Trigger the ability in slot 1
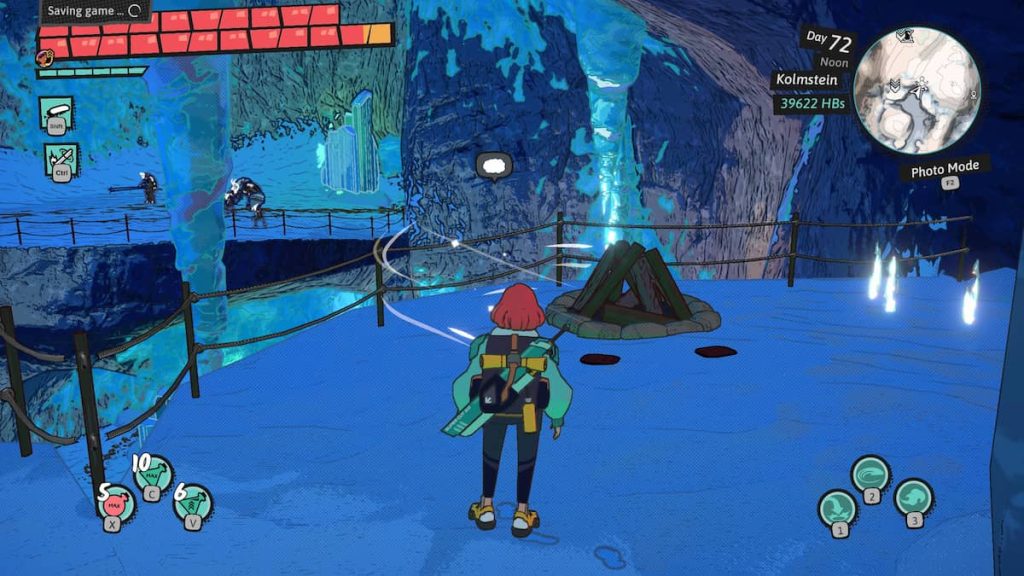This screenshot has width=1024, height=576. pos(838,508)
